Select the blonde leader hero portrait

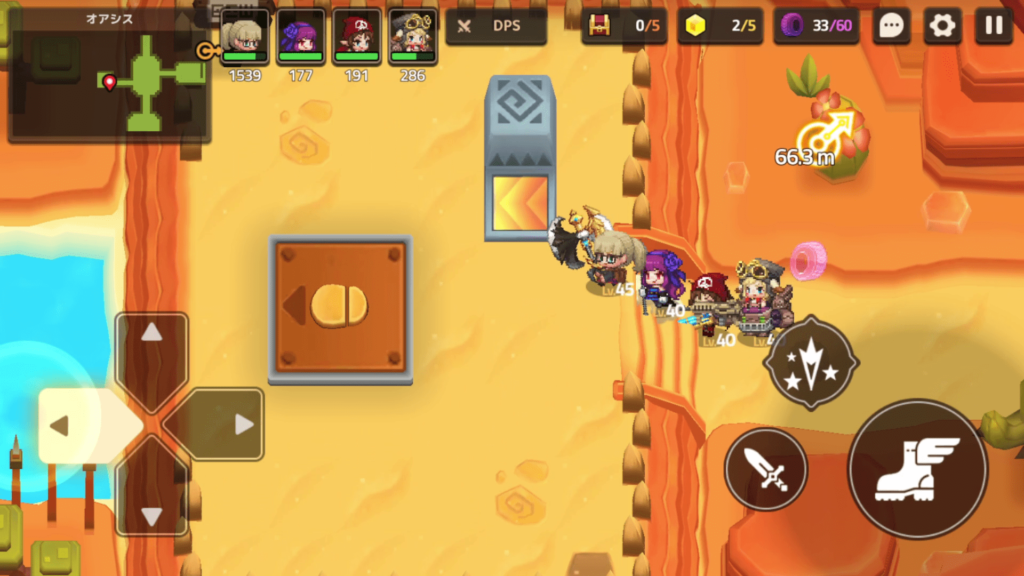point(244,38)
